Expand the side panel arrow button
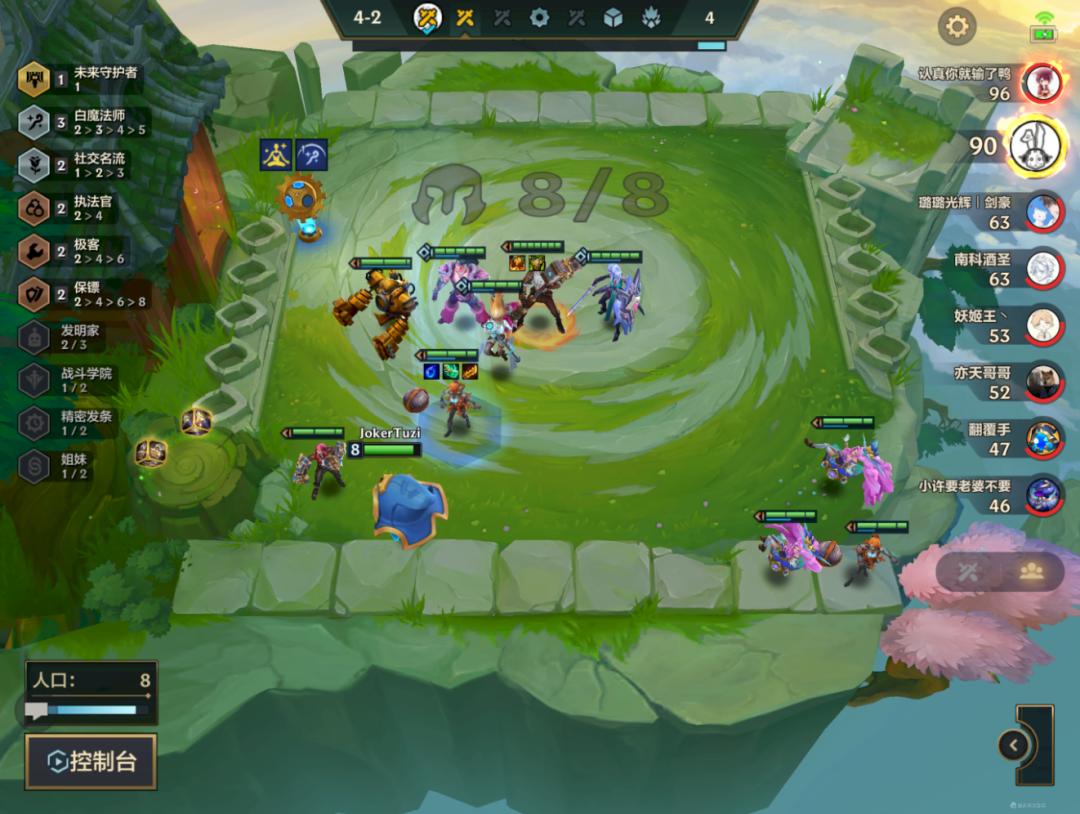The height and width of the screenshot is (814, 1080). [1014, 745]
